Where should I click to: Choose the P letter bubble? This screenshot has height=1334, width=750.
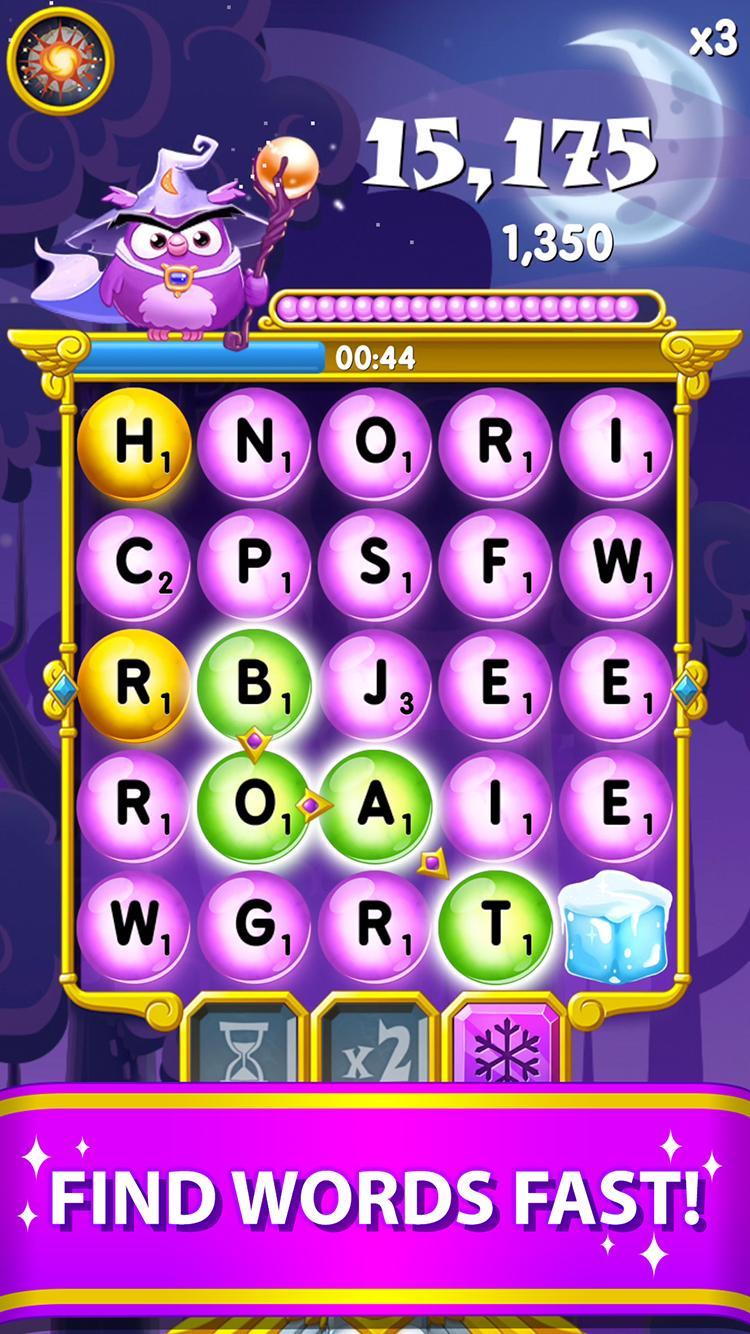point(254,565)
